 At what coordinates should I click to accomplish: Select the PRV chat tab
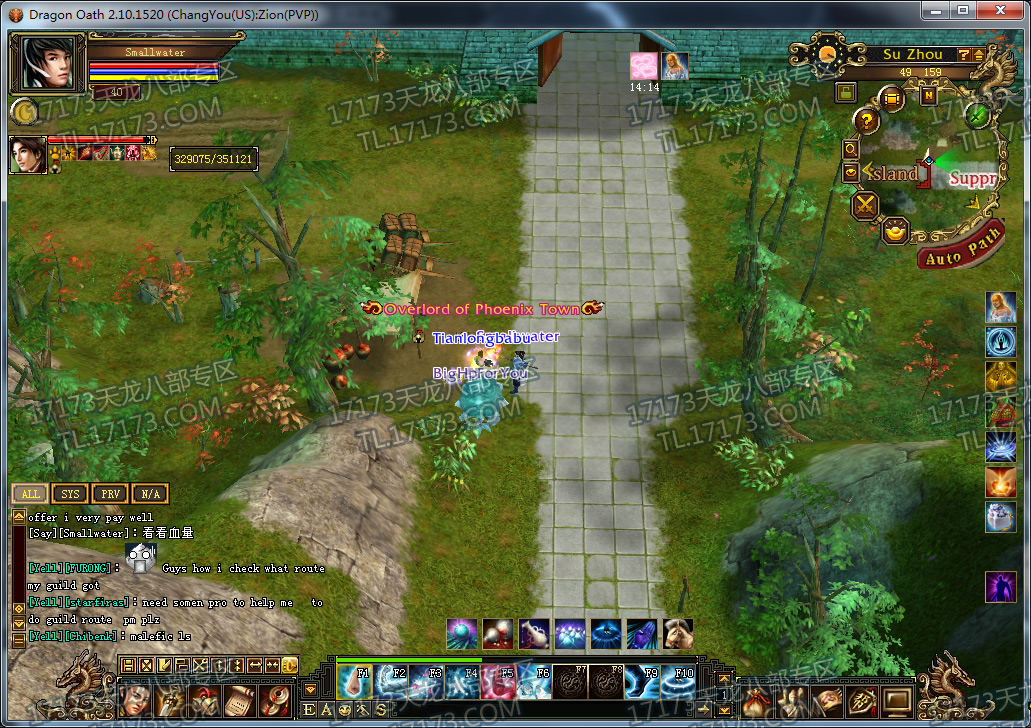(x=109, y=494)
